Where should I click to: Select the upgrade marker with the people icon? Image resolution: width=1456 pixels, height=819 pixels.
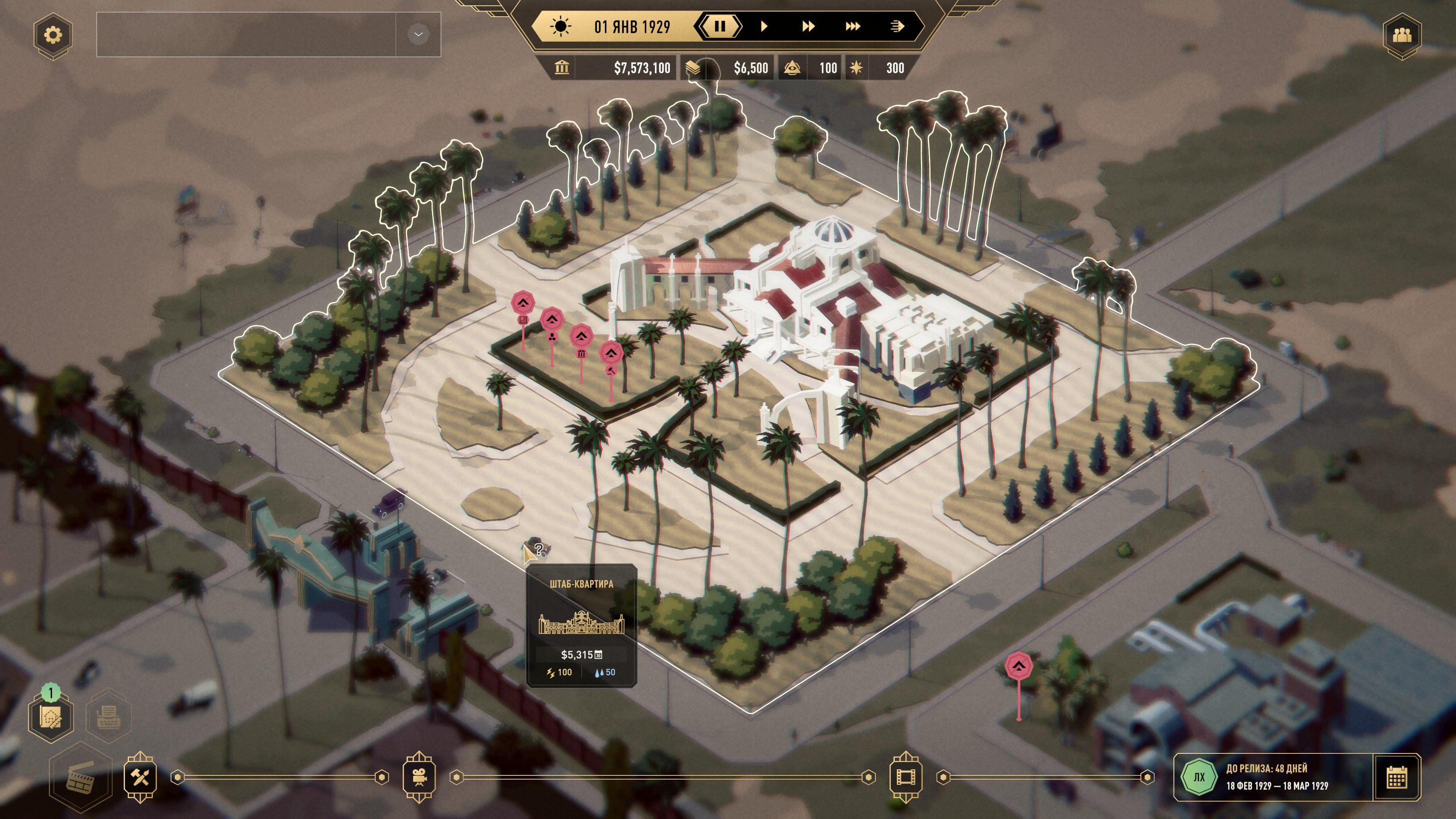[552, 320]
